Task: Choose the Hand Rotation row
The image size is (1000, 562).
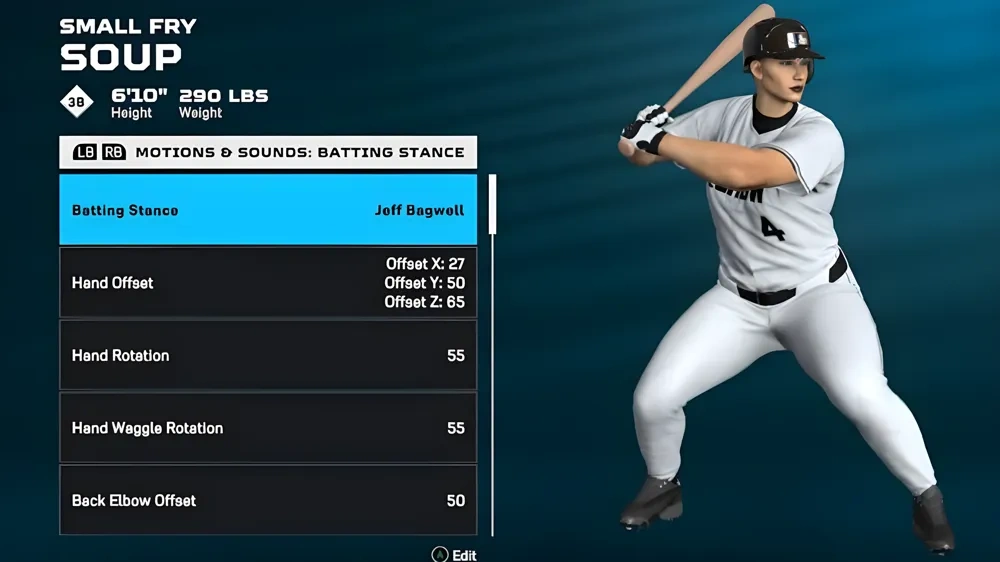Action: click(268, 355)
